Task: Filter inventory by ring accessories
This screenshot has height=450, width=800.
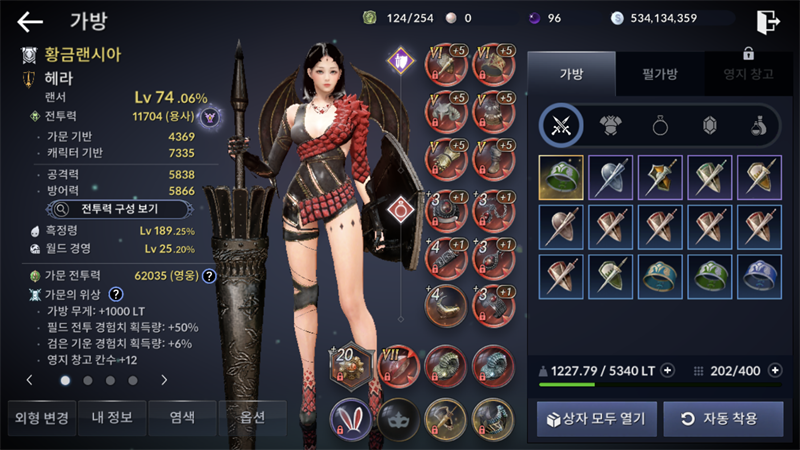Action: [x=661, y=125]
